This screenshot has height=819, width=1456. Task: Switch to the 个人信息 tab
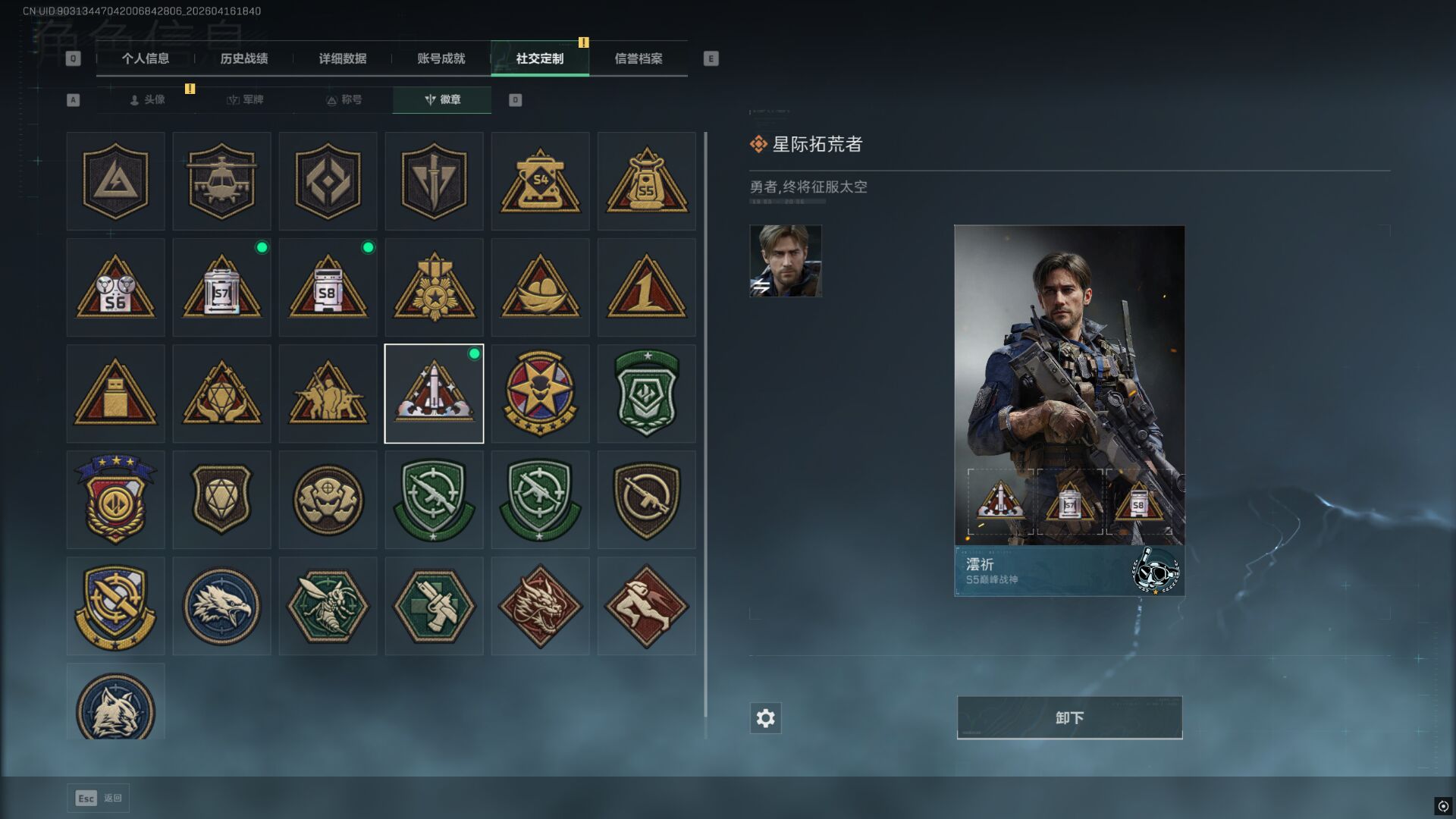[x=146, y=58]
